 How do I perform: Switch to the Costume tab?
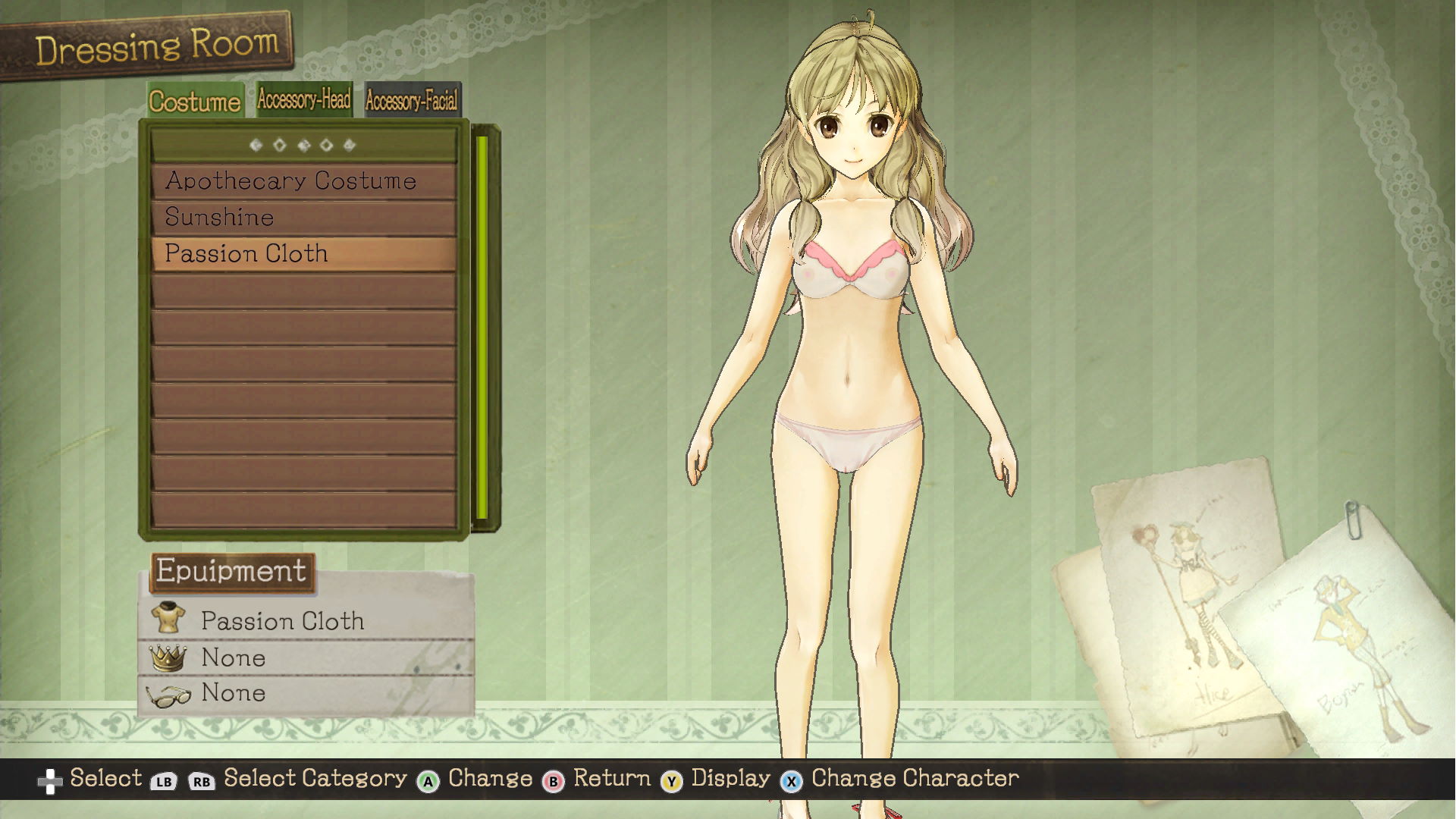tap(195, 101)
